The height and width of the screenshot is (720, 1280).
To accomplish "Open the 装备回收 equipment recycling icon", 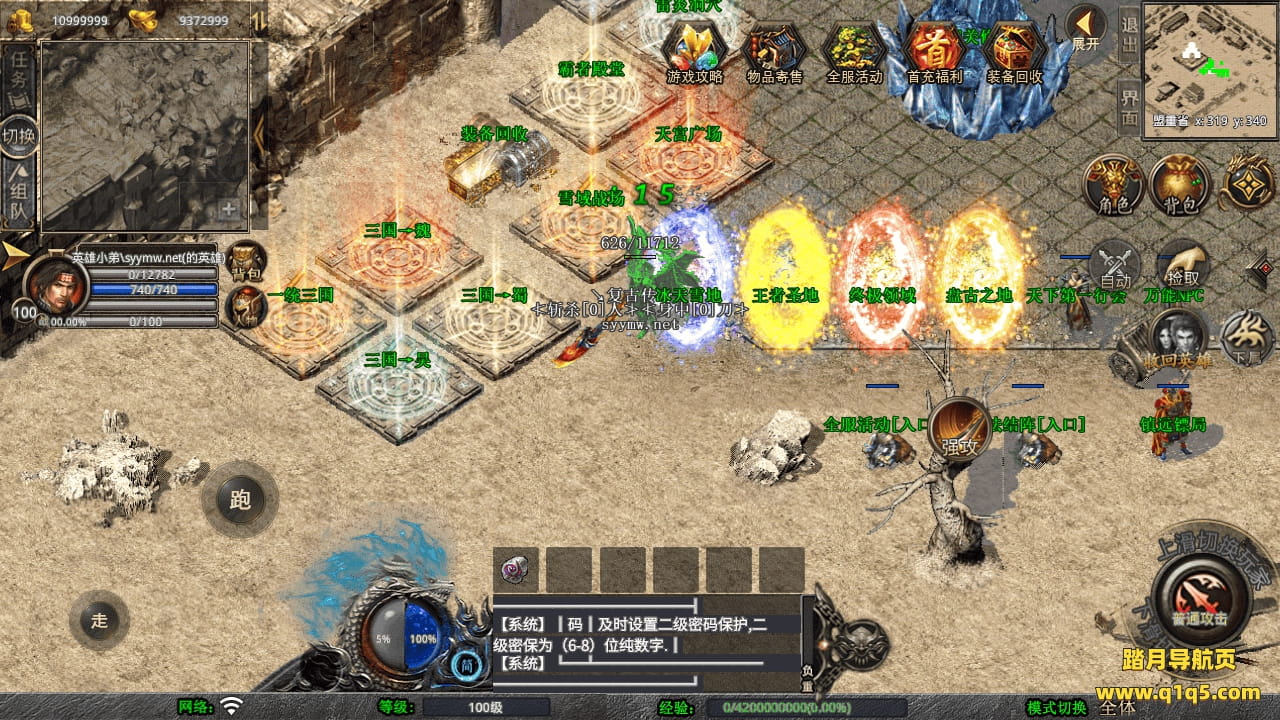I will click(1015, 50).
